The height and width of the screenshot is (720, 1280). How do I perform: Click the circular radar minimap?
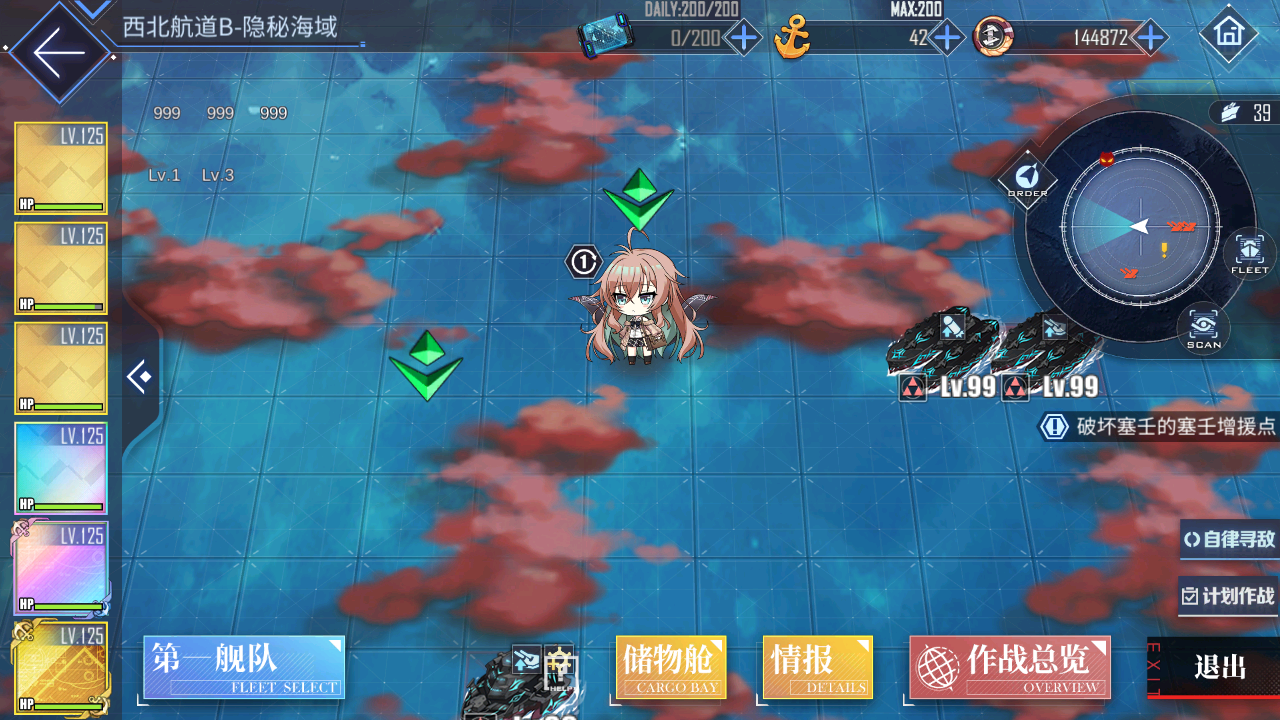[x=1140, y=227]
